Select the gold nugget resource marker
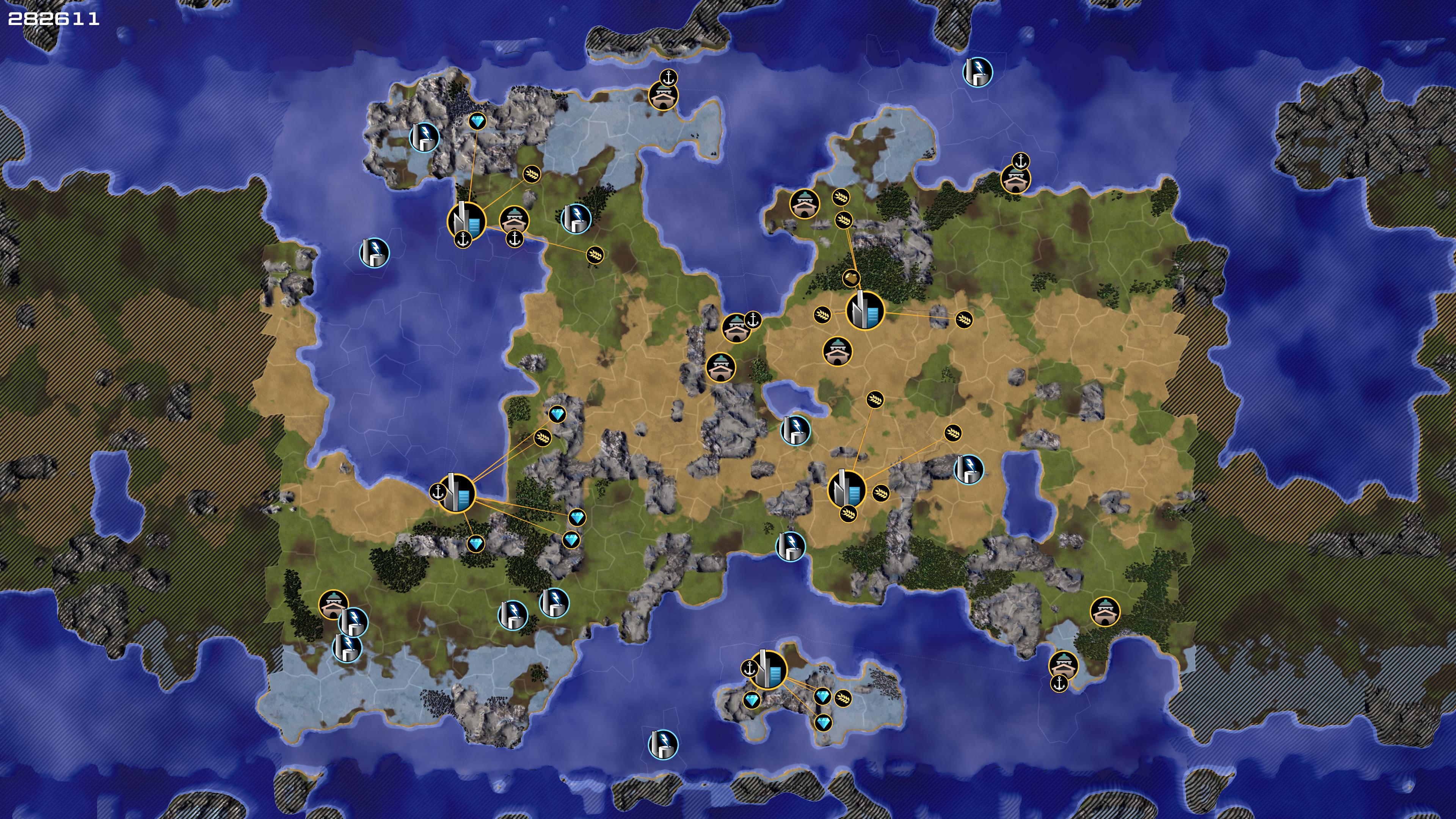Viewport: 1456px width, 819px height. point(851,278)
